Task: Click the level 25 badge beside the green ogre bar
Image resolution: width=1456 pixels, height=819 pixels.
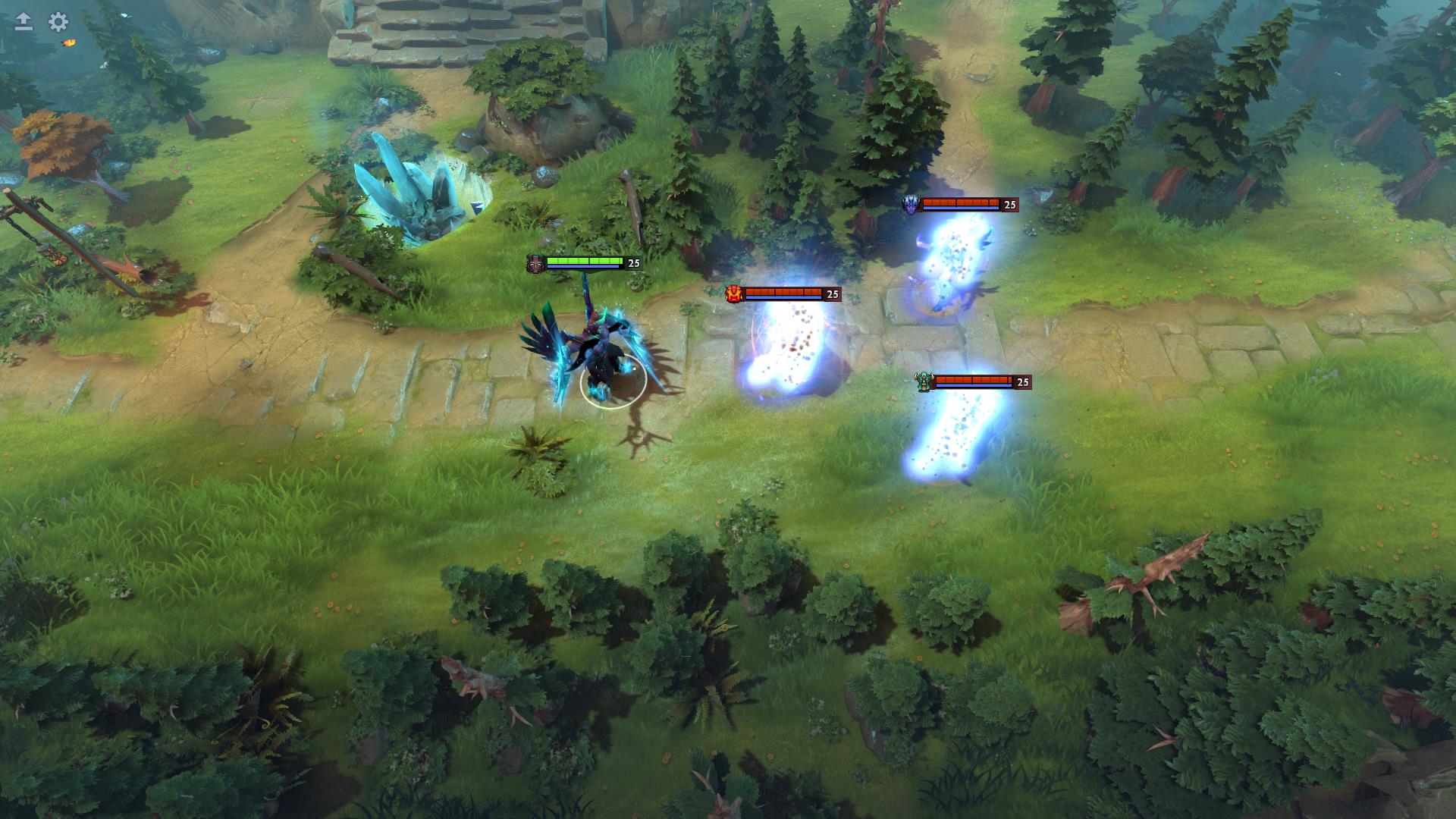Action: click(1022, 381)
